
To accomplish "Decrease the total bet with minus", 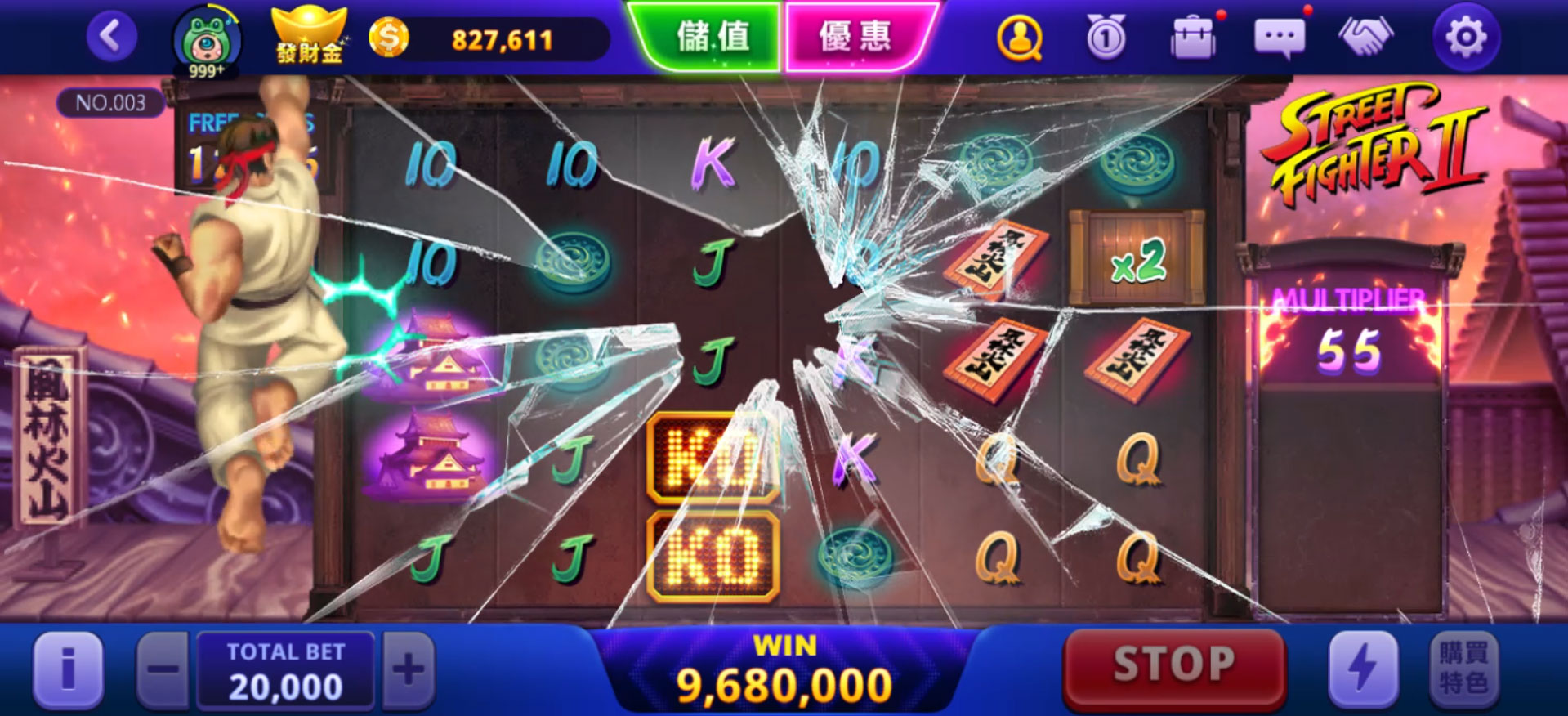I will [x=163, y=670].
